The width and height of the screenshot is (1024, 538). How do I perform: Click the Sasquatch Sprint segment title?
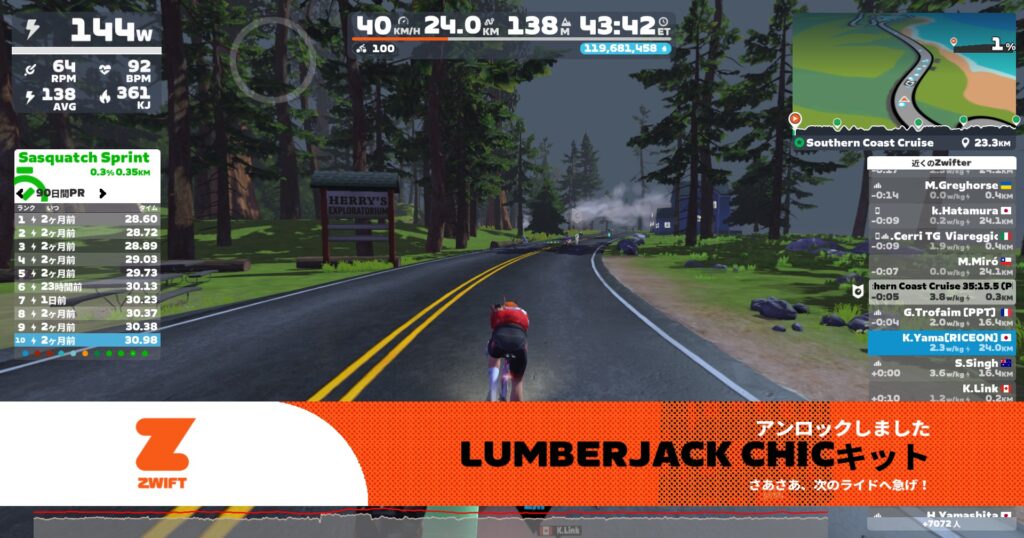coord(84,157)
